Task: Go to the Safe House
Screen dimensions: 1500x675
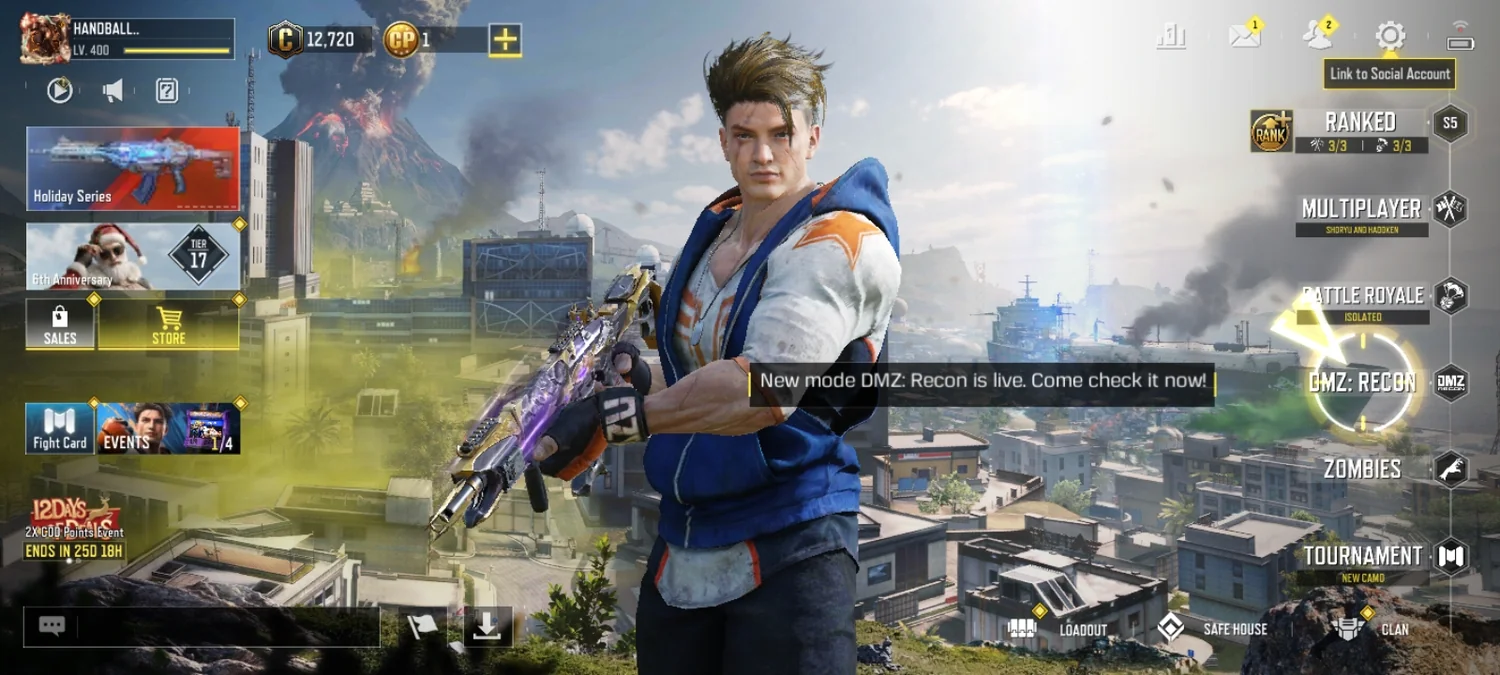Action: coord(1212,629)
